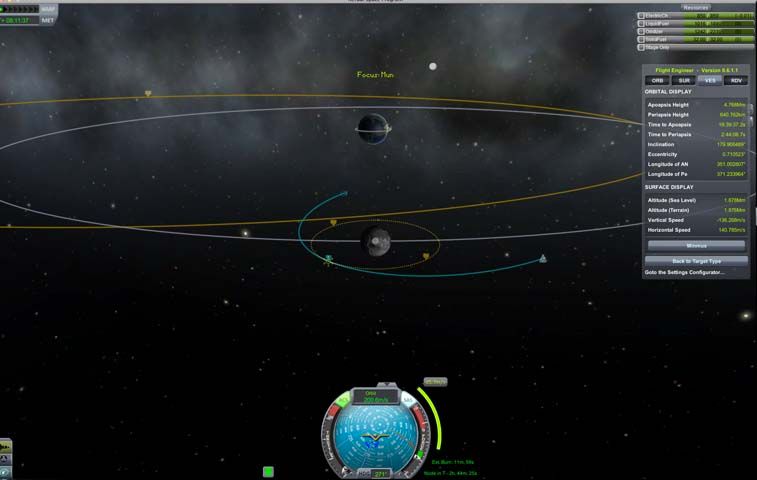Toggle the Oxidizer resource checkbox
757x480 pixels.
(642, 31)
